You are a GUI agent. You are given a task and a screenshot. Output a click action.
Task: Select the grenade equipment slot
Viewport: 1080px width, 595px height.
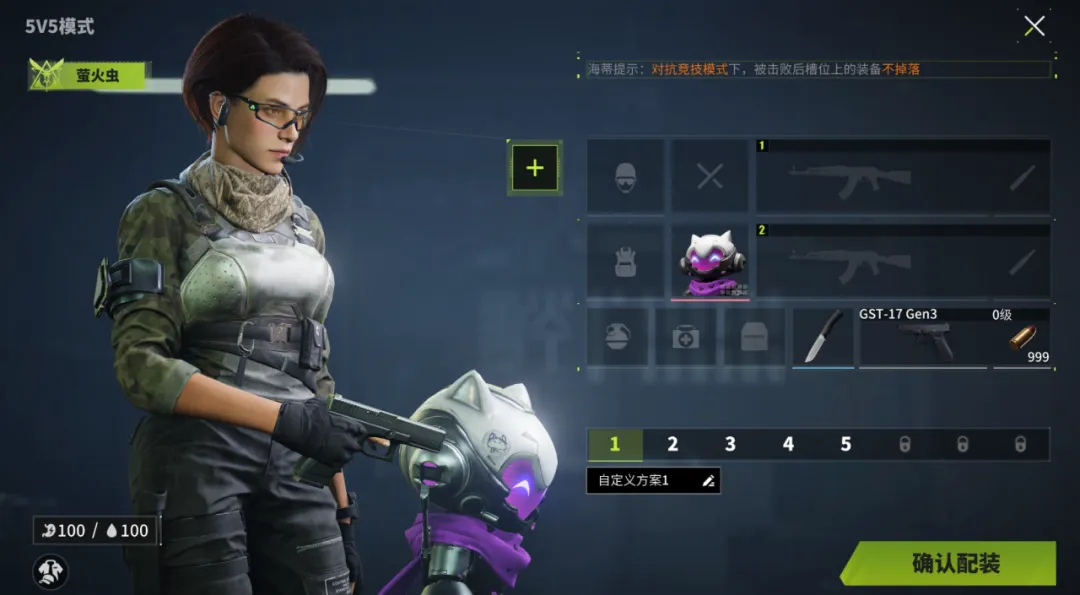coord(617,337)
